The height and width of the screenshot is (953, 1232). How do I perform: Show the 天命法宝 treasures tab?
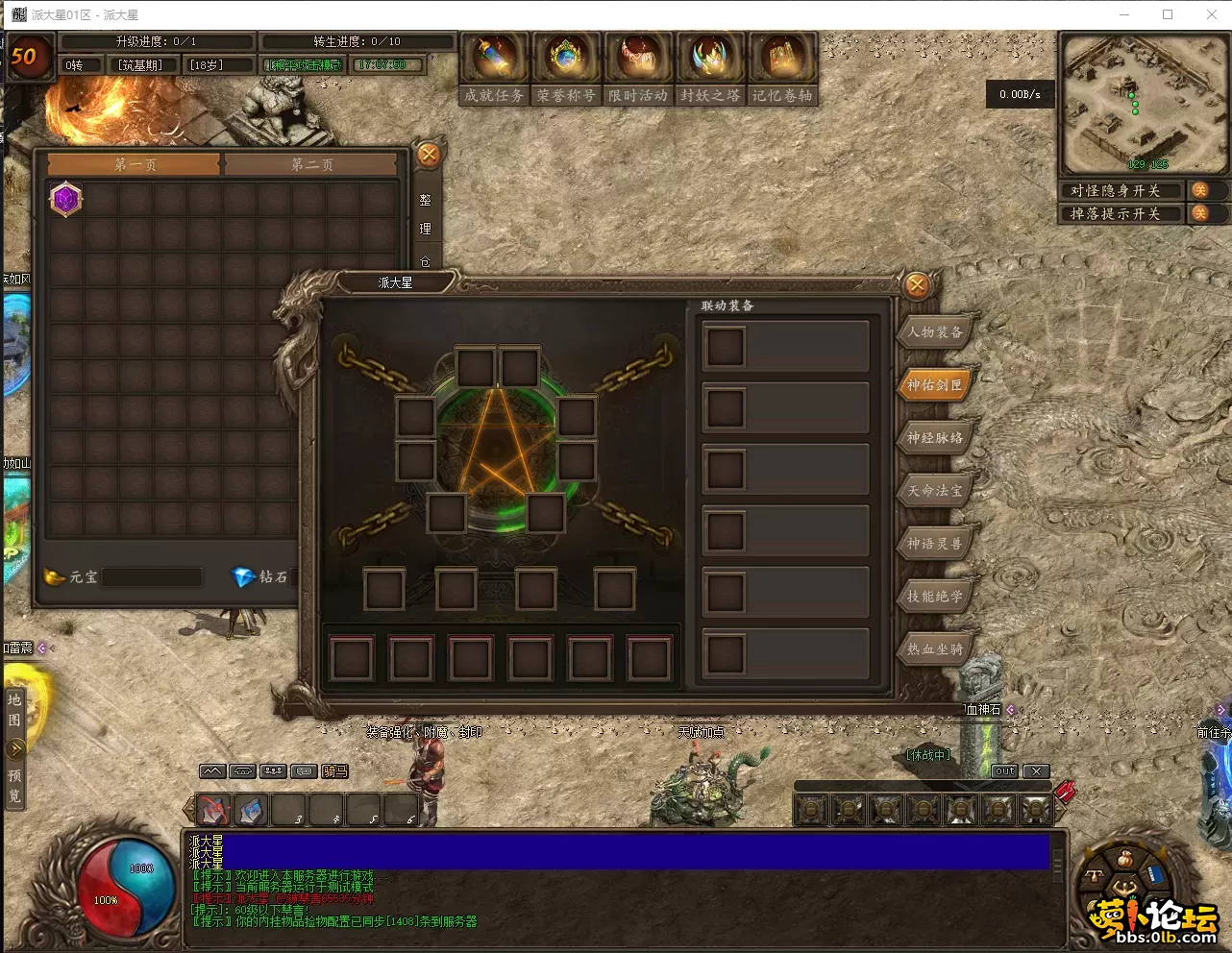(935, 491)
